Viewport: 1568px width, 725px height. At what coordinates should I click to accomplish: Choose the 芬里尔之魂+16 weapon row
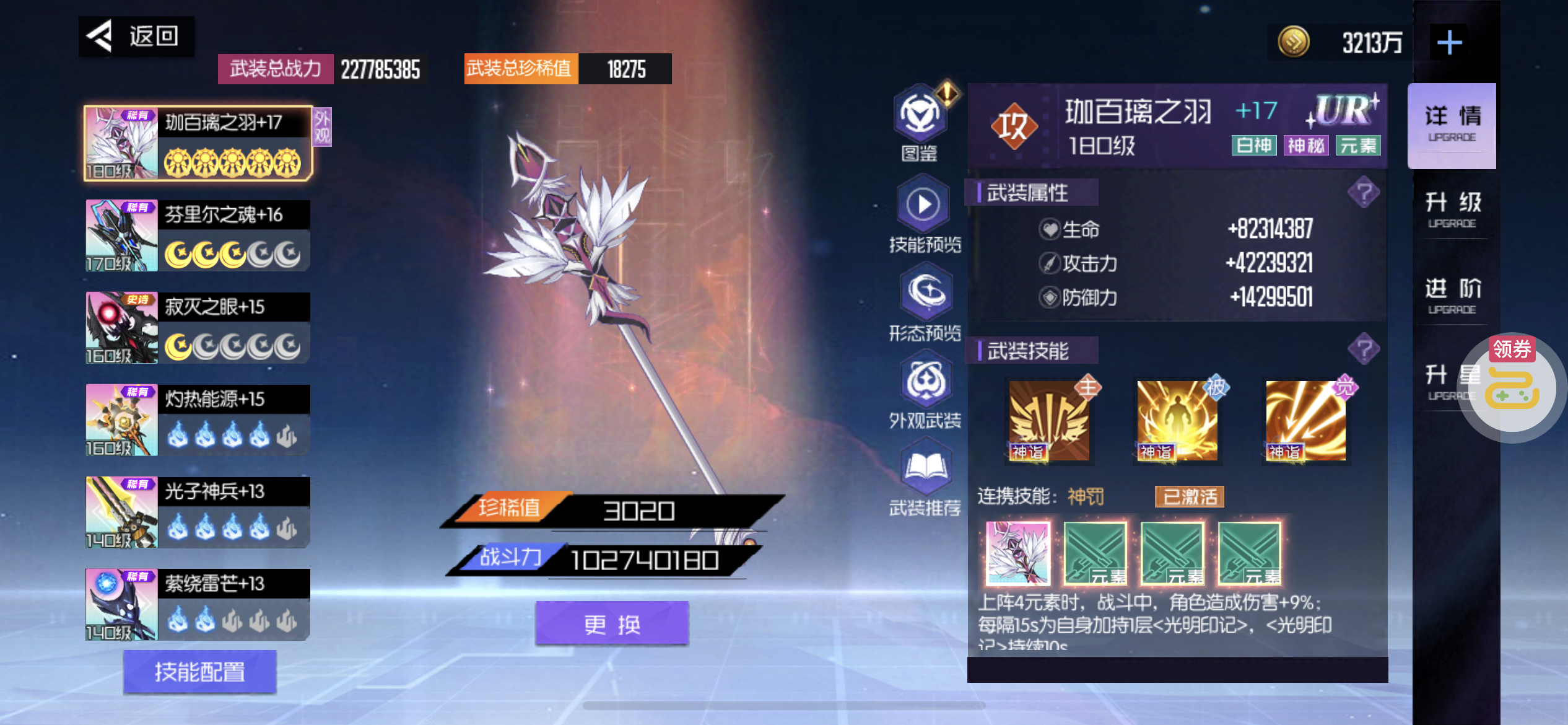198,235
